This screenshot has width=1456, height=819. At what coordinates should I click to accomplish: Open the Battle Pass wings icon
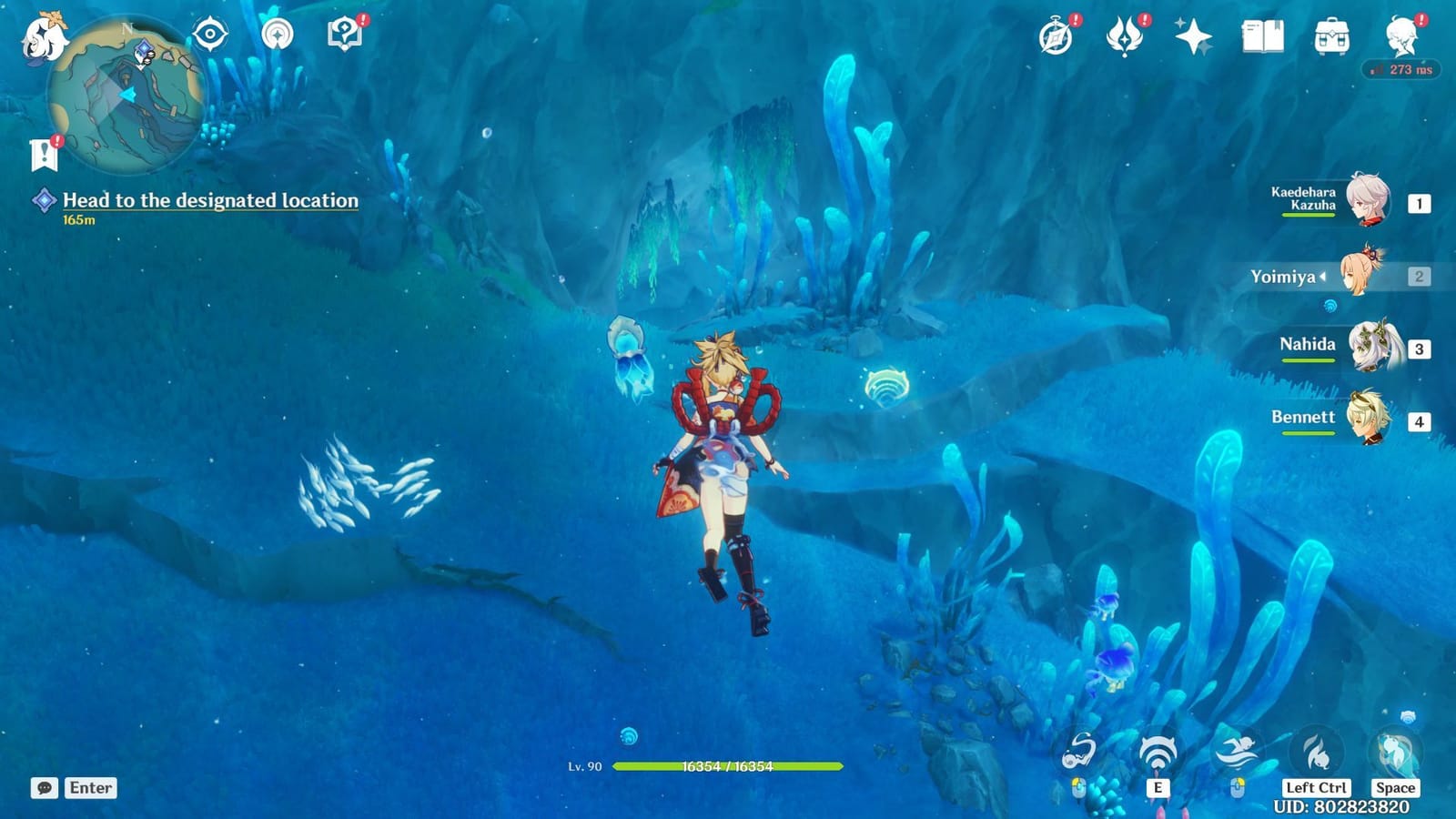coord(1127,35)
